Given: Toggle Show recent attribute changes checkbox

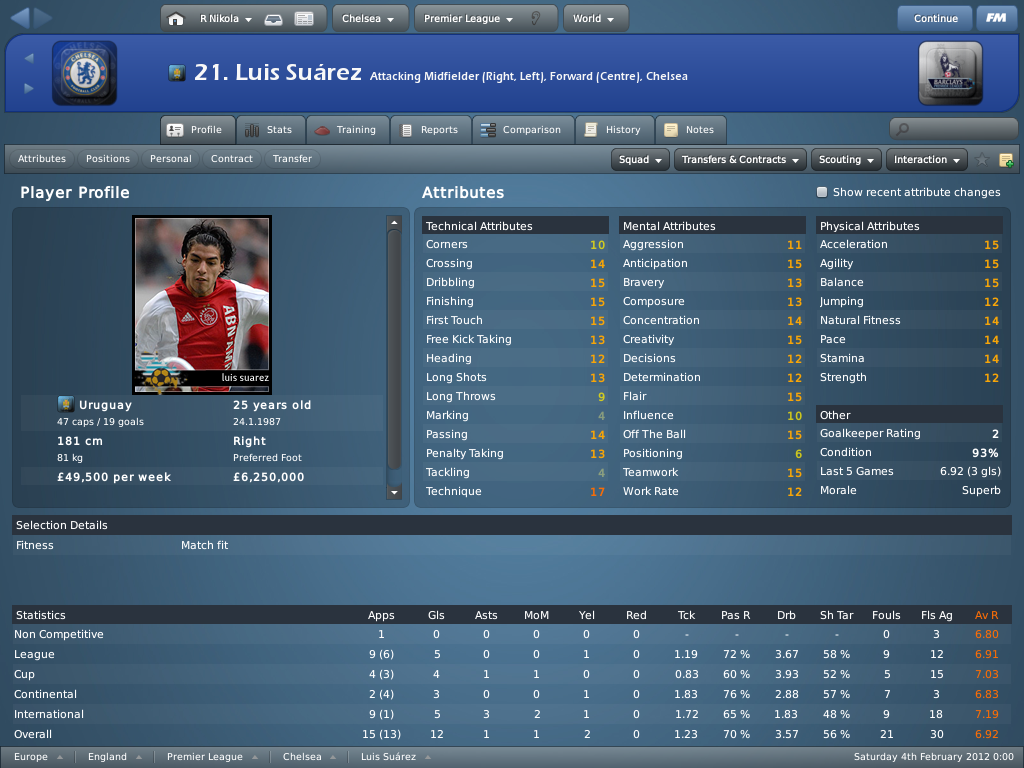Looking at the screenshot, I should [x=822, y=192].
